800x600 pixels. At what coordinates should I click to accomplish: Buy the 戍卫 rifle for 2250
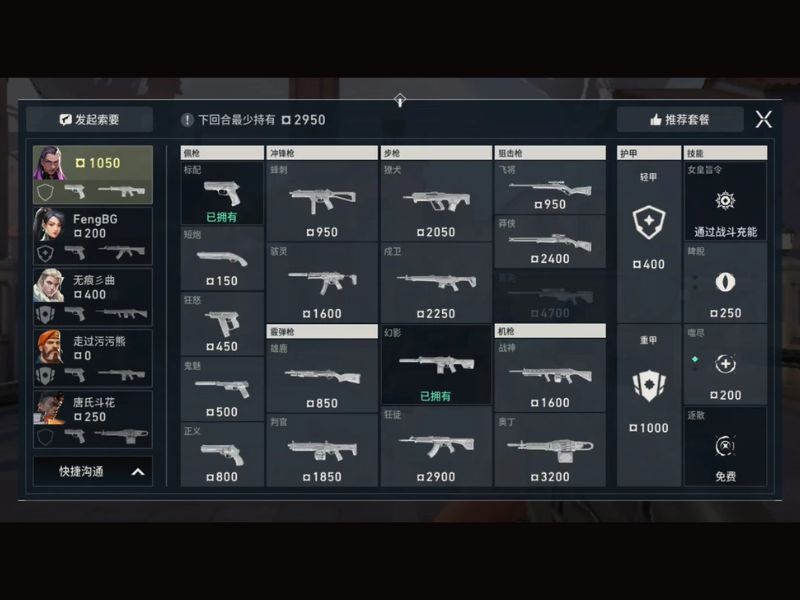(436, 283)
